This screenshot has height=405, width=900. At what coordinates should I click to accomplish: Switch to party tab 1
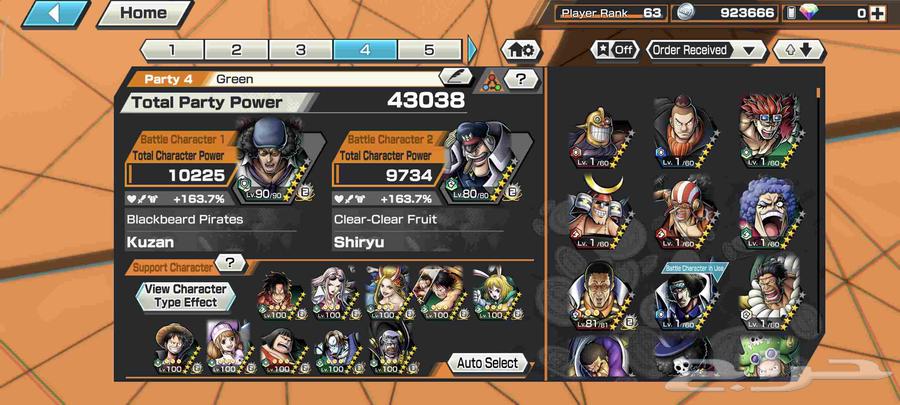coord(171,49)
